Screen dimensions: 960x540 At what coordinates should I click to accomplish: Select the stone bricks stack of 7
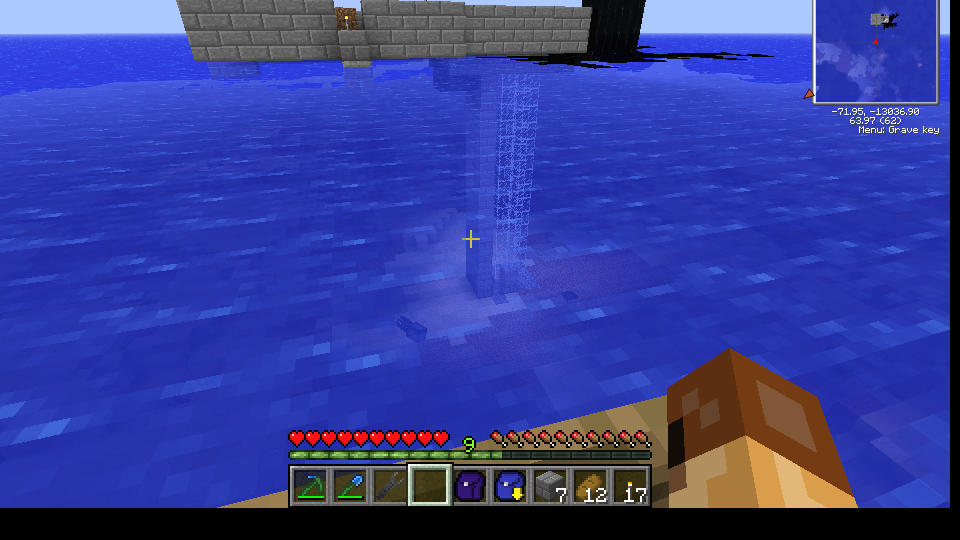pyautogui.click(x=550, y=486)
